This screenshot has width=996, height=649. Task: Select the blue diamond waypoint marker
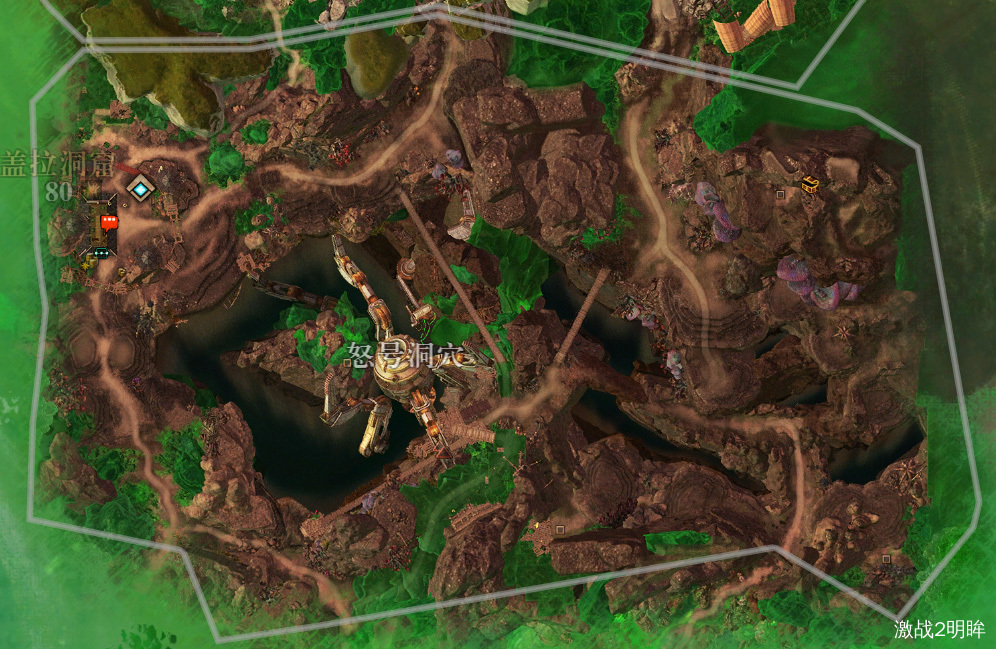coord(142,187)
